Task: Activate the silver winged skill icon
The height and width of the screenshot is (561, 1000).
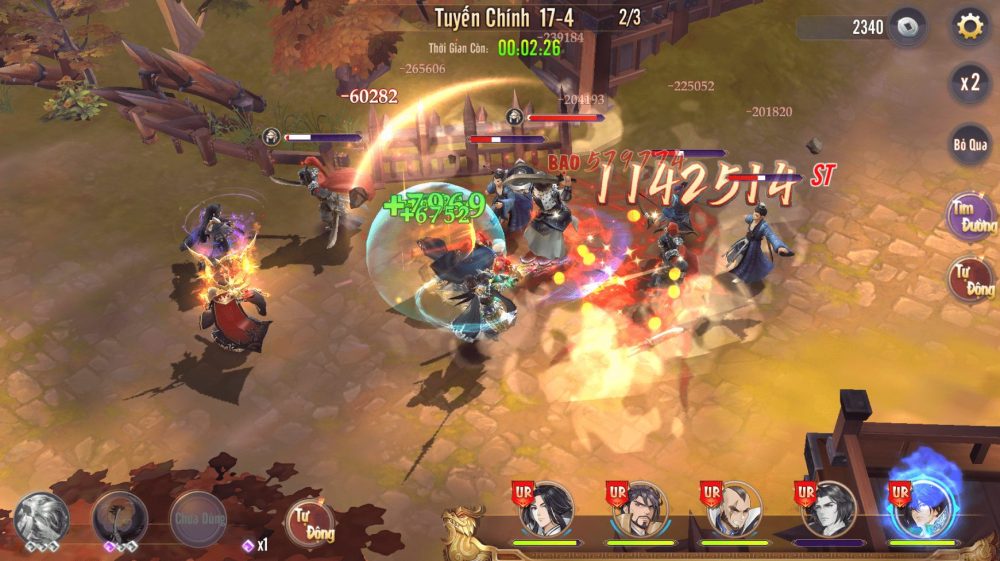Action: (41, 519)
